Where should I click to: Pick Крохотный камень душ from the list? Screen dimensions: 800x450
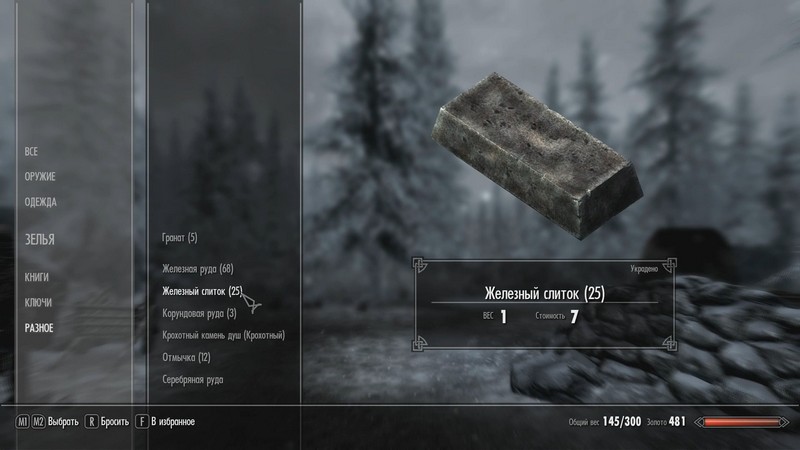pos(223,335)
